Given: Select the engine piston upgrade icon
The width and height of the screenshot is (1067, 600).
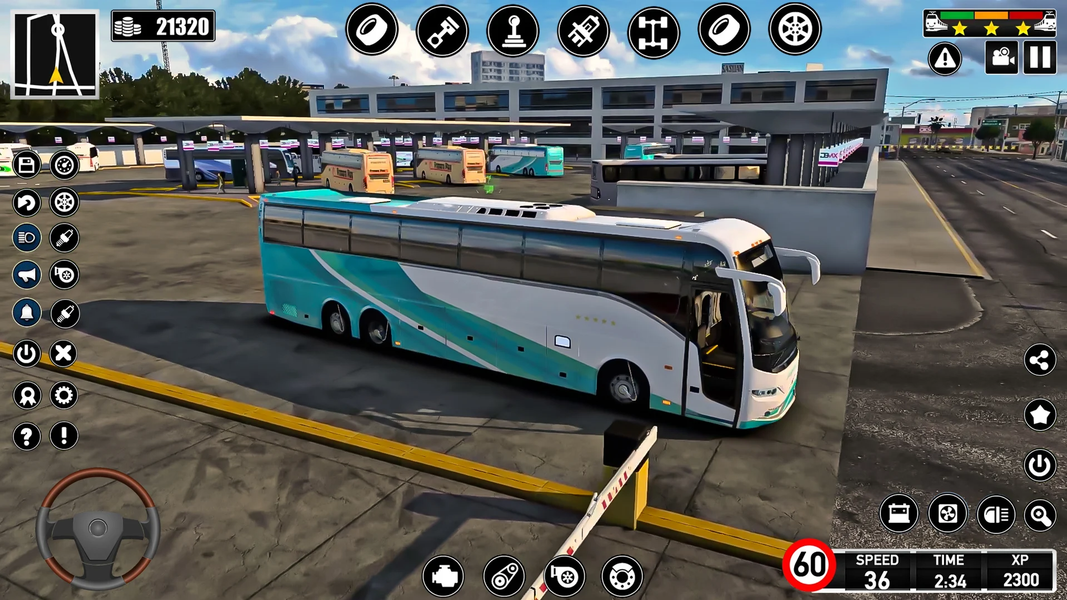Looking at the screenshot, I should (442, 30).
